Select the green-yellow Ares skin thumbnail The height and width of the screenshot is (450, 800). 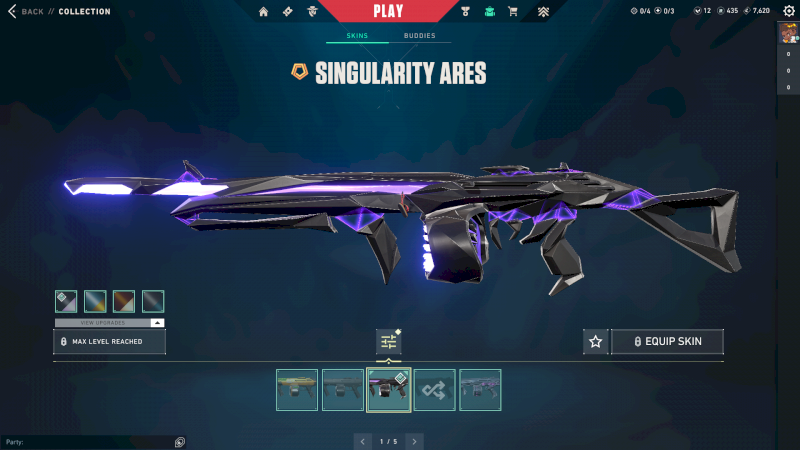click(297, 390)
